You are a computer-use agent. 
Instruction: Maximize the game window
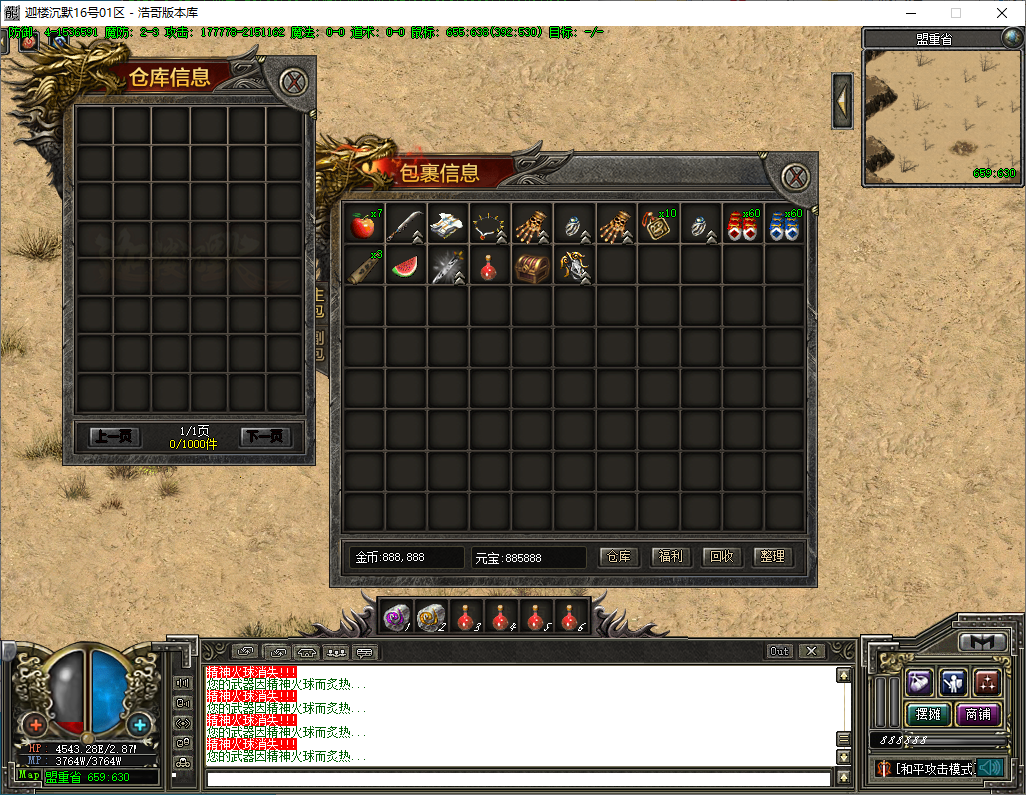pos(955,13)
